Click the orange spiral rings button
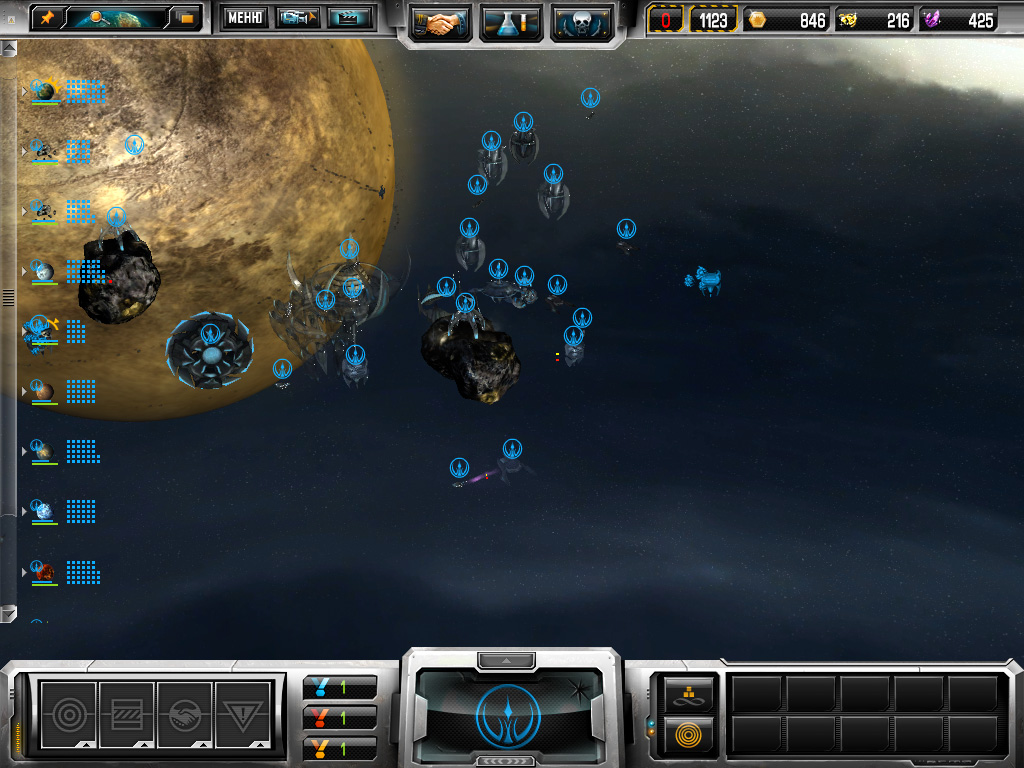 point(689,736)
